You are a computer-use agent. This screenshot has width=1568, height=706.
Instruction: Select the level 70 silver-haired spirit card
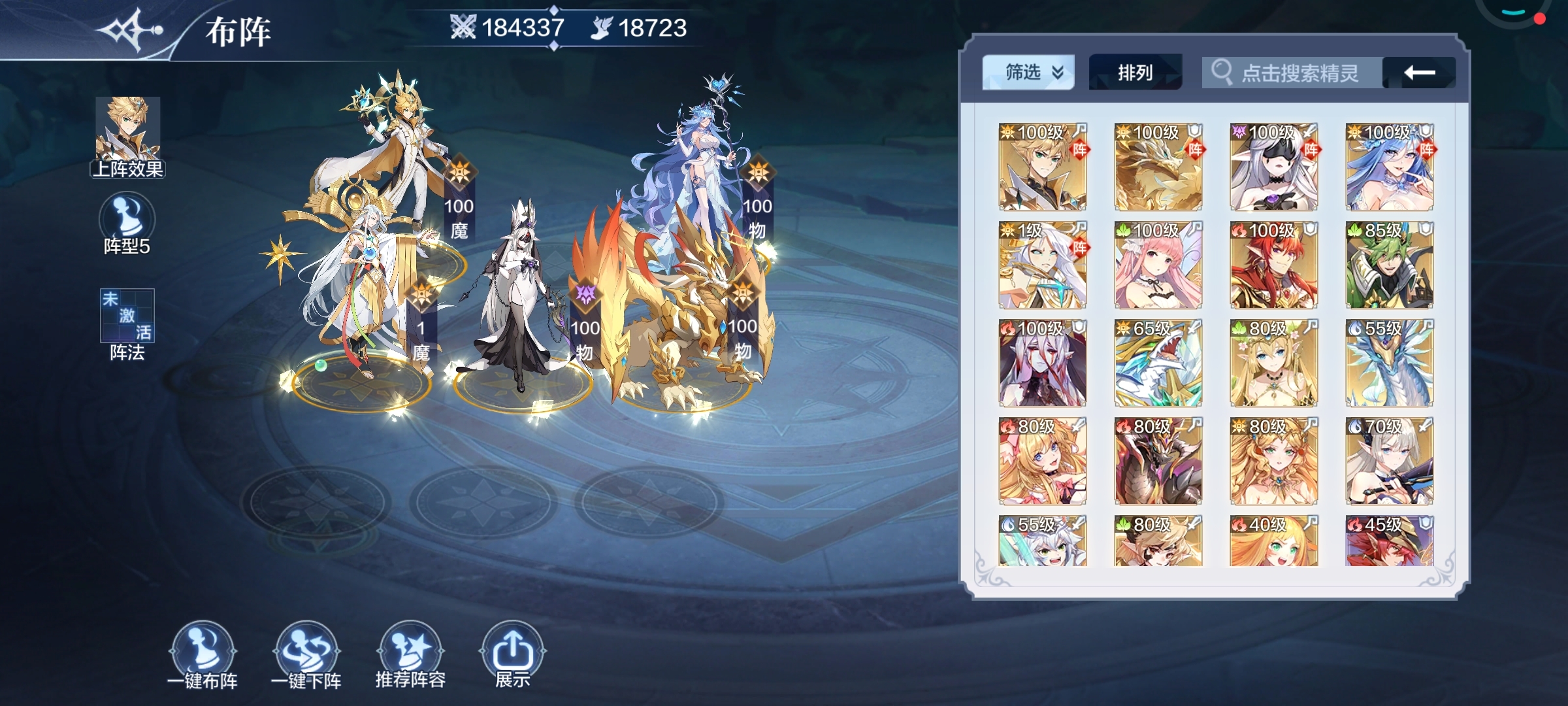click(x=1390, y=461)
